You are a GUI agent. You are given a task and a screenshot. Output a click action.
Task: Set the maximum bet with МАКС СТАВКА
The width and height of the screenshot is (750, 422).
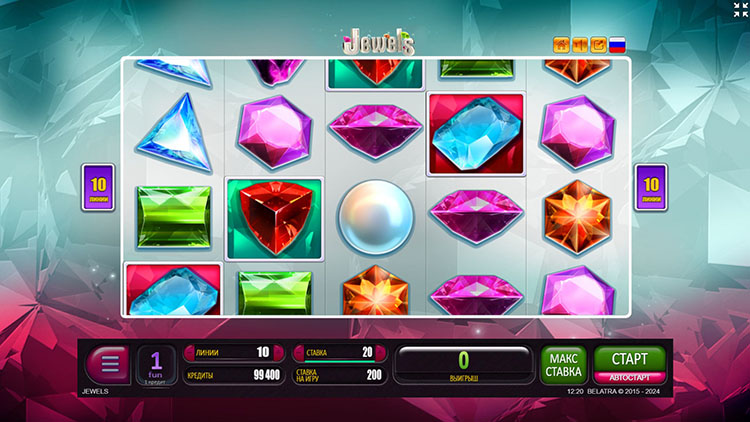pyautogui.click(x=563, y=364)
